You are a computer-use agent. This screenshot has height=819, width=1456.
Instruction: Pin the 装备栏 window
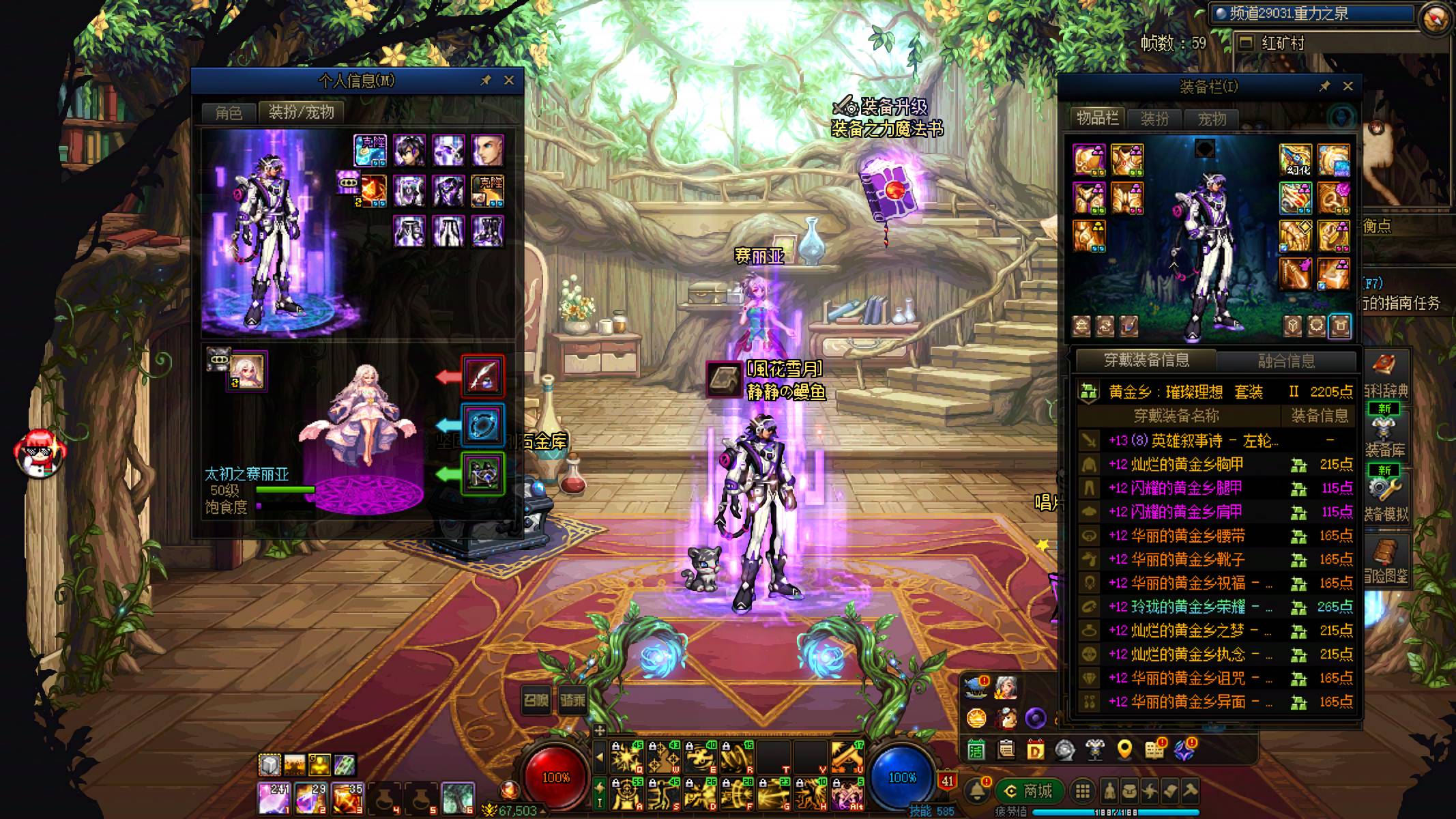click(x=1324, y=86)
